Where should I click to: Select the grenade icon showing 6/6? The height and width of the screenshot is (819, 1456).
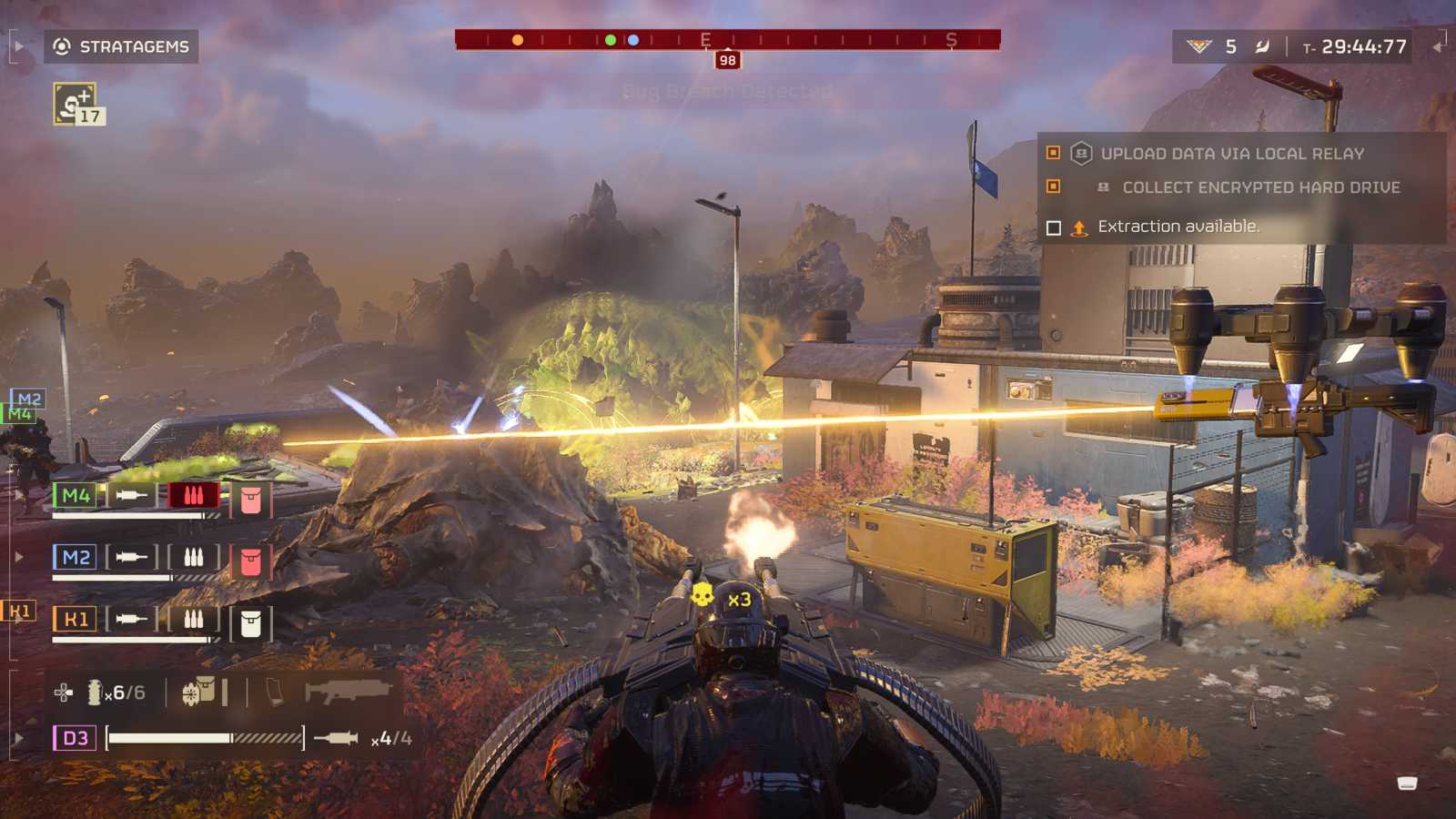(95, 693)
